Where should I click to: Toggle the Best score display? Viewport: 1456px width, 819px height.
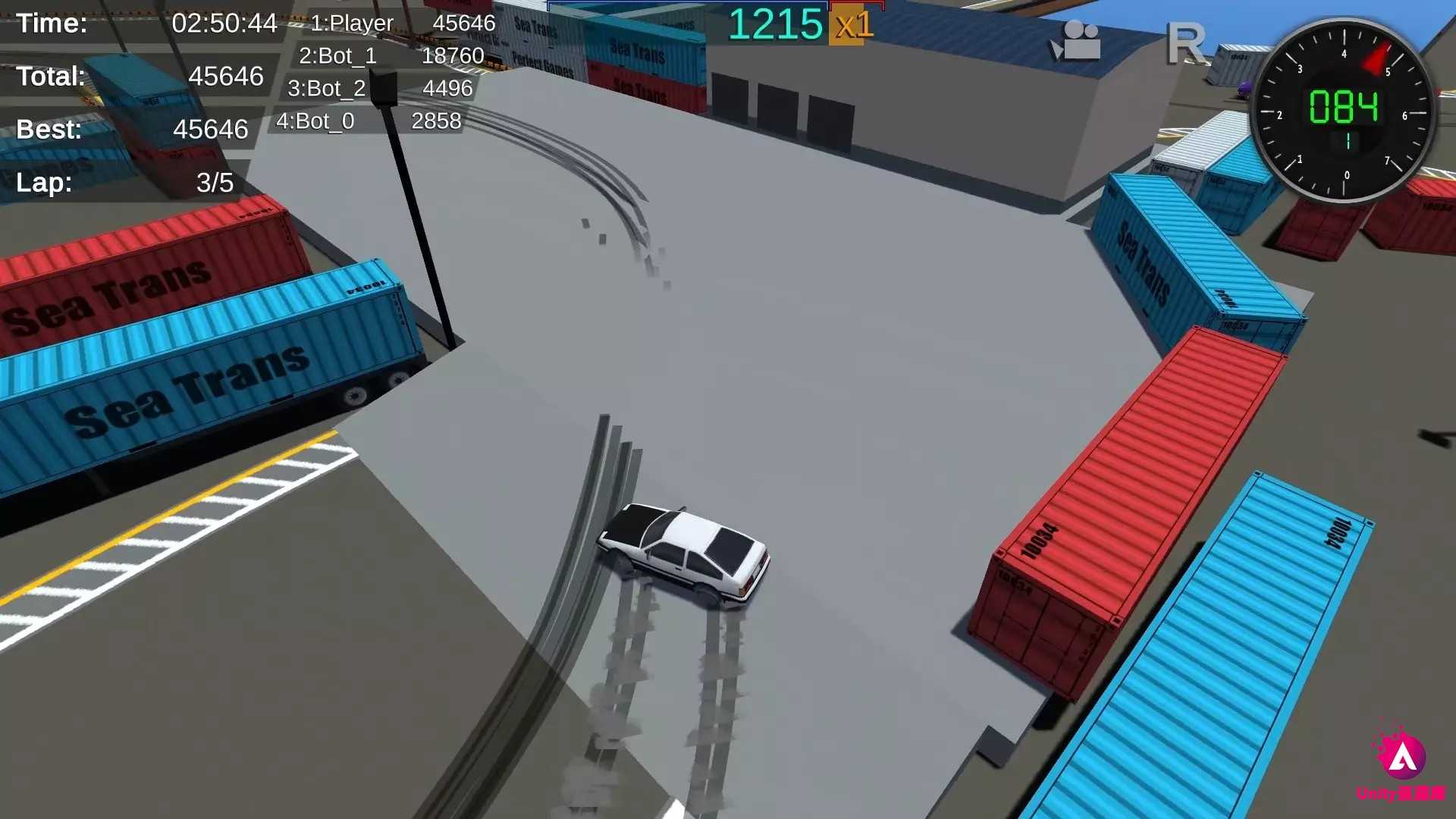pos(129,129)
